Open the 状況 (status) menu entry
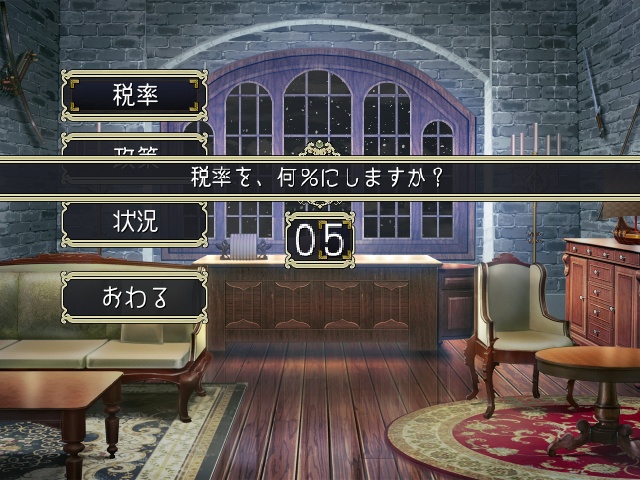The height and width of the screenshot is (480, 640). pos(135,223)
